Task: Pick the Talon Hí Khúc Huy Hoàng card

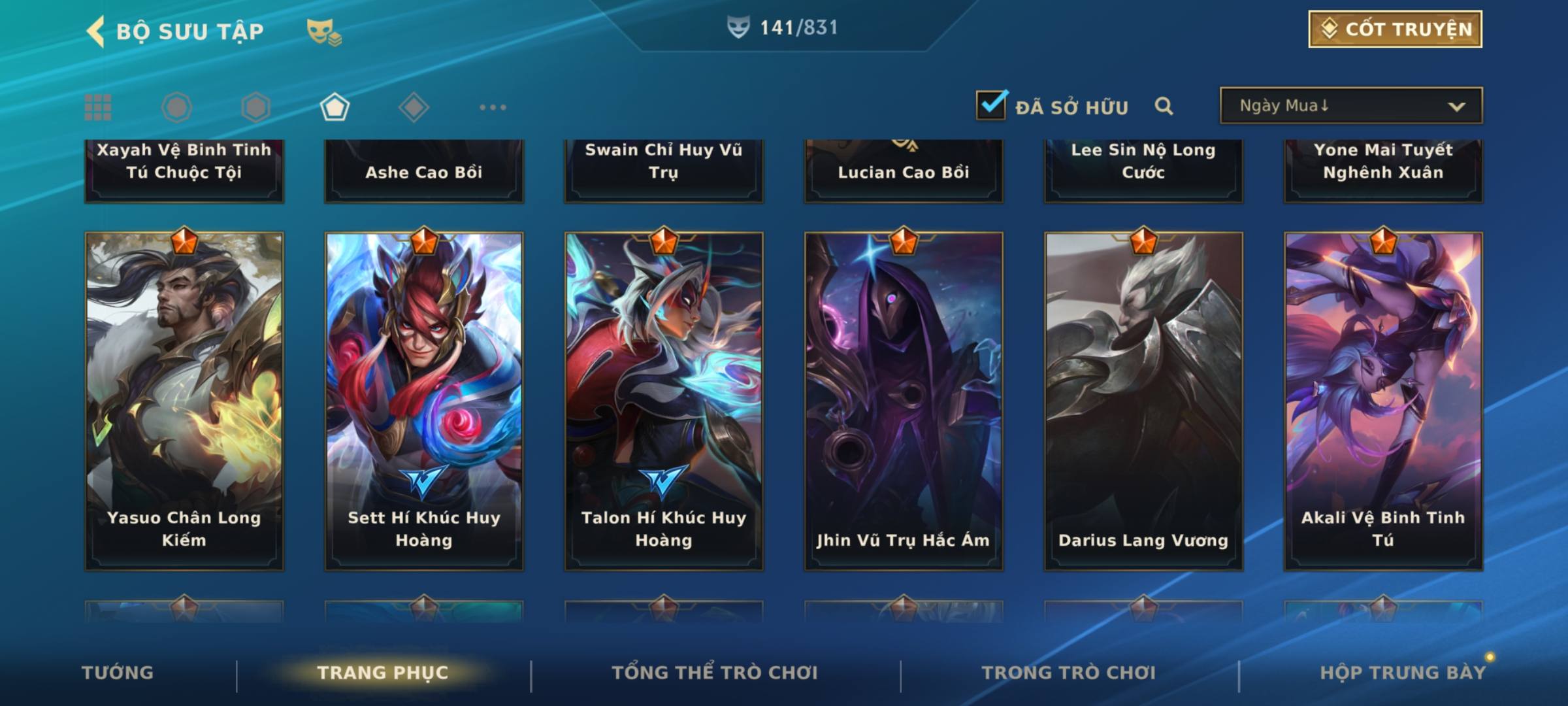Action: click(664, 401)
